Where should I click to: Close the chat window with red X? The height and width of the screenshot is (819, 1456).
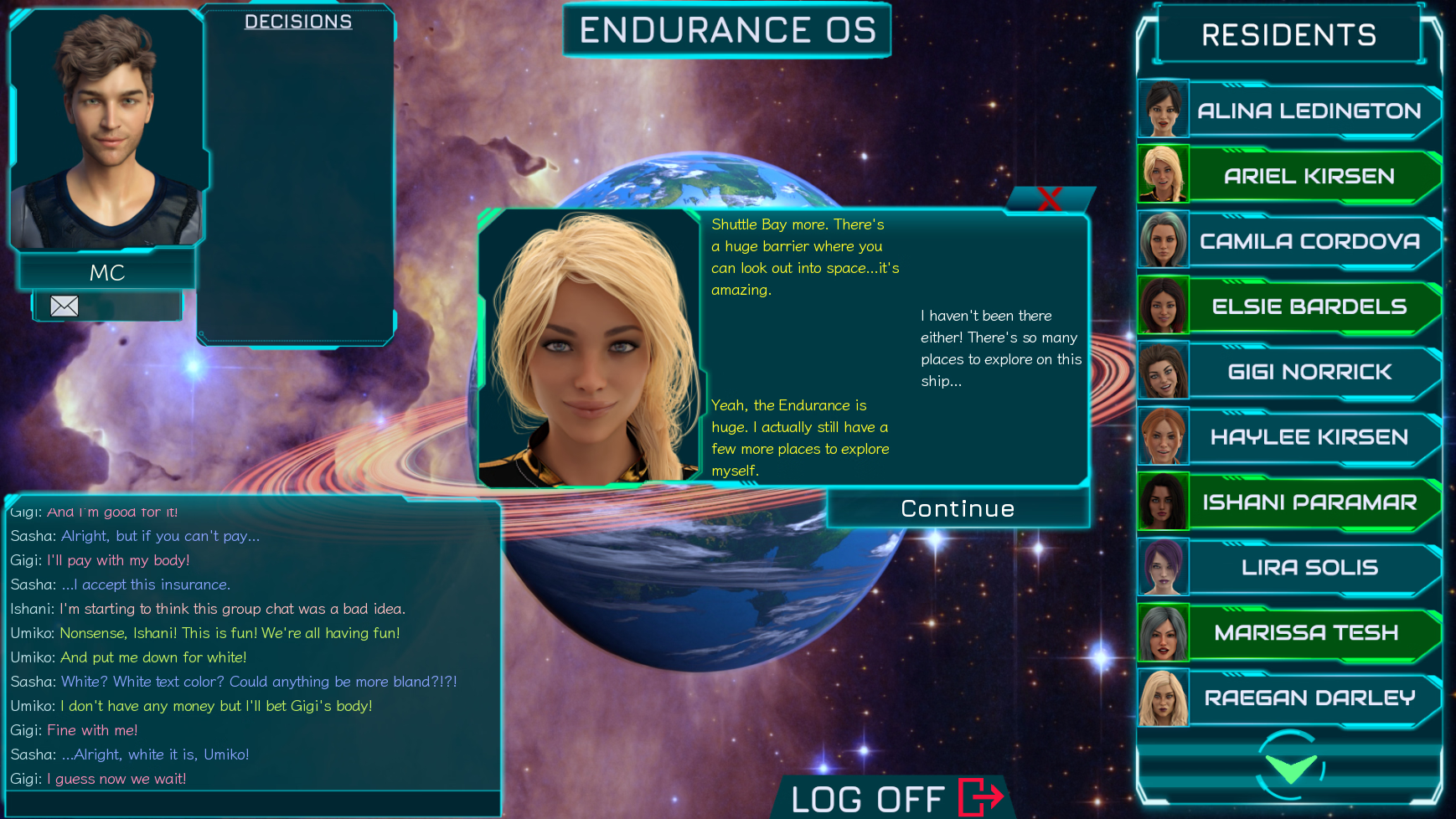1050,198
